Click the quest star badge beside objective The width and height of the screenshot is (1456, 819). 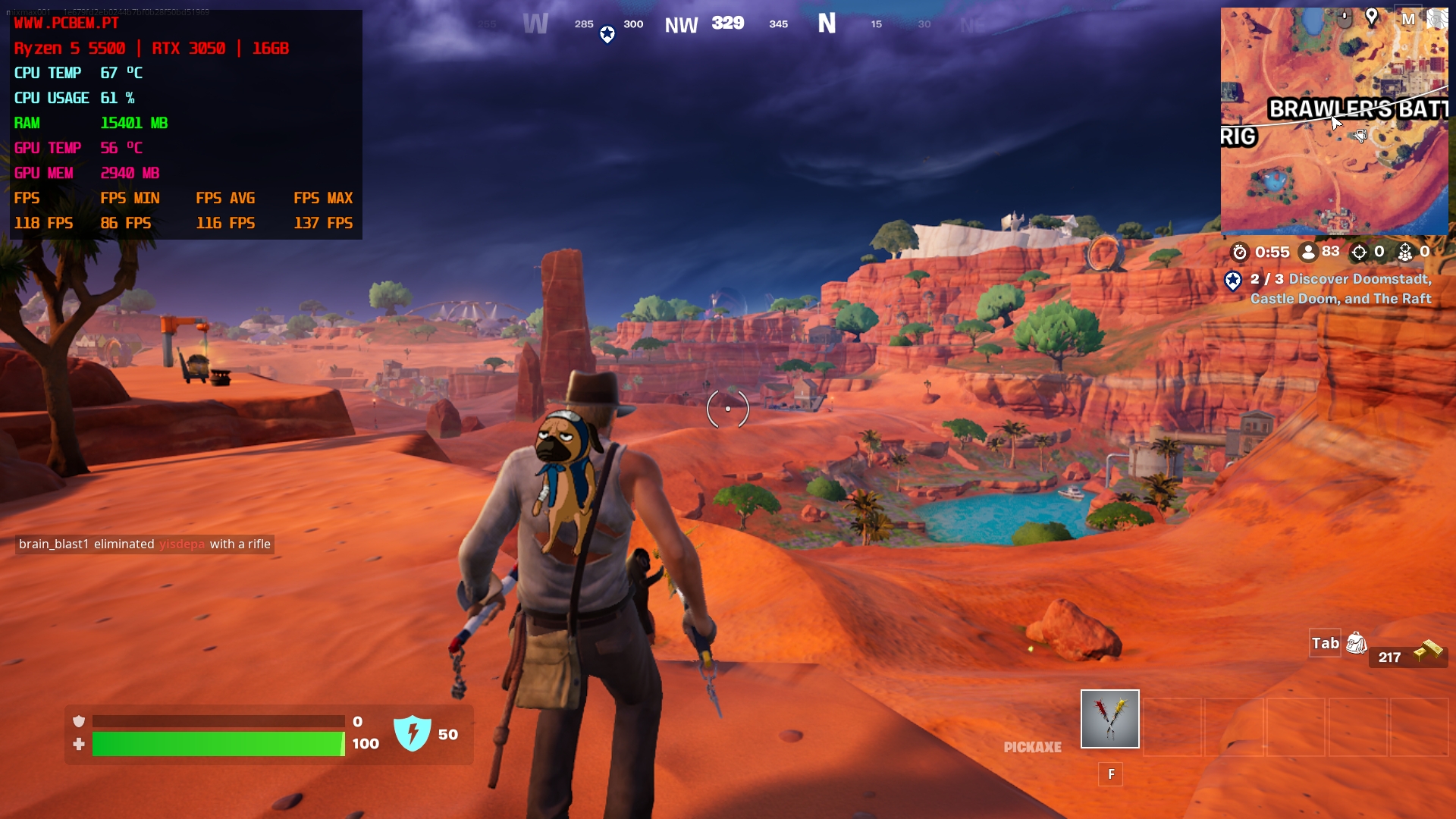click(1233, 281)
